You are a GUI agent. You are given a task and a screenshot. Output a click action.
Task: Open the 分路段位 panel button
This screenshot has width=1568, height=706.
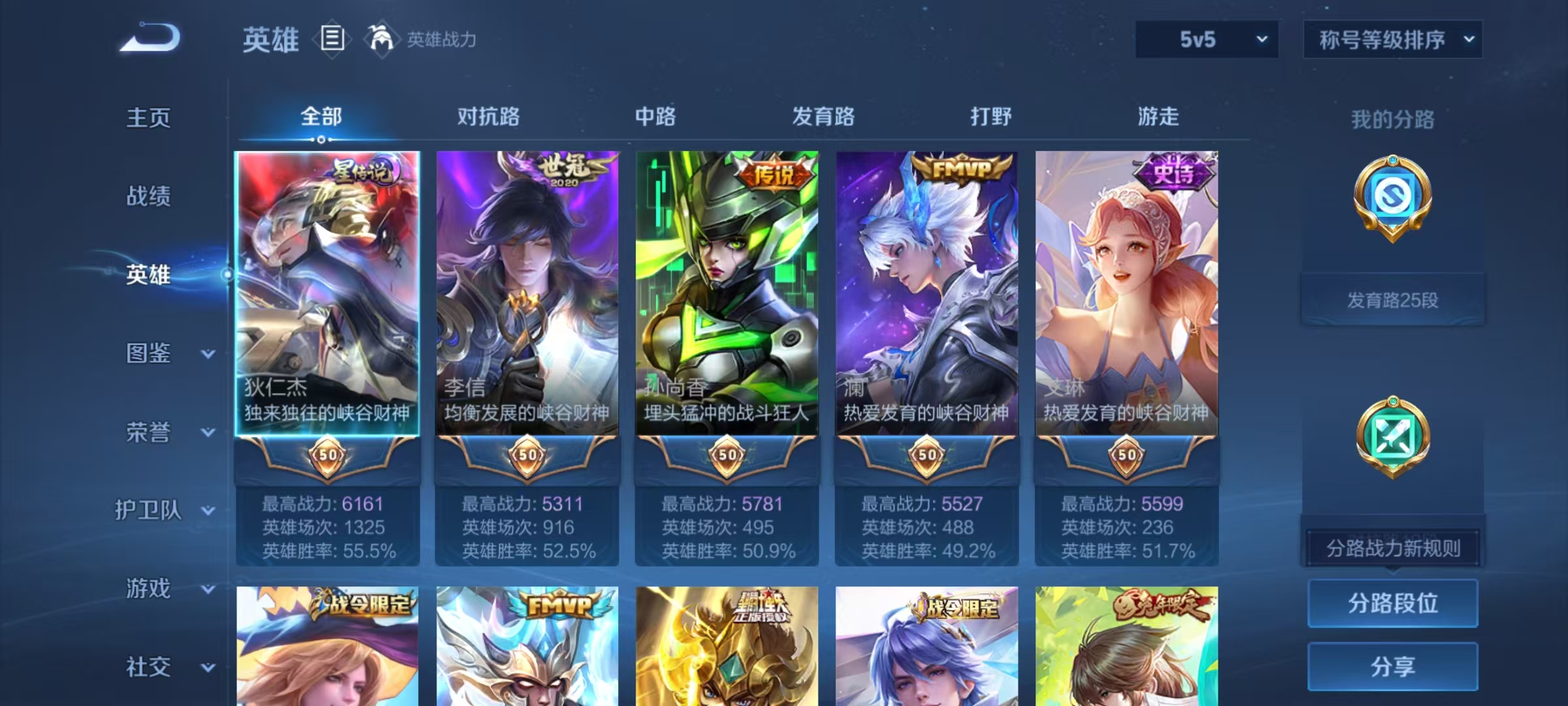point(1392,603)
